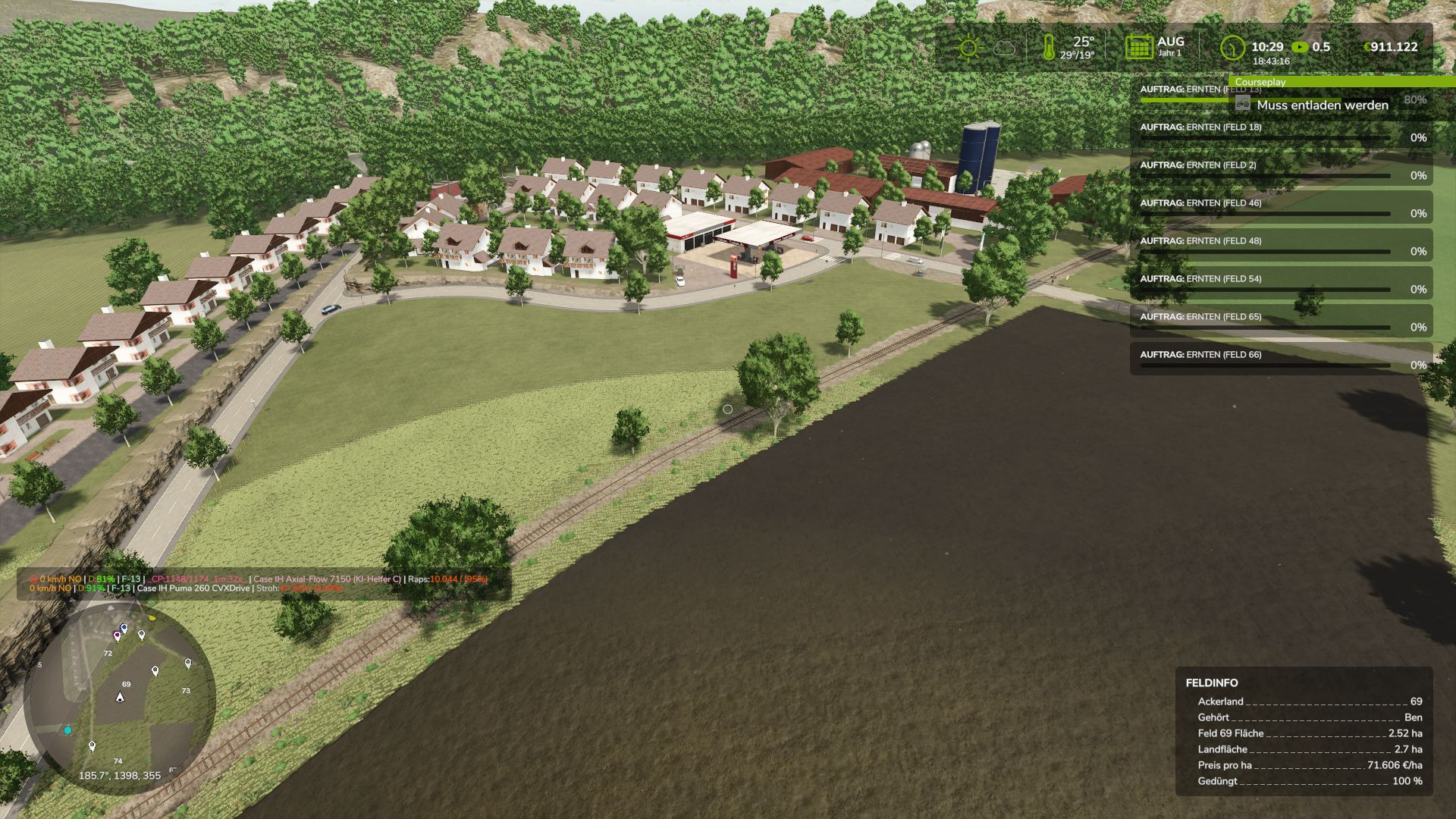
Task: Click the clock icon beside 10:29
Action: click(1232, 48)
